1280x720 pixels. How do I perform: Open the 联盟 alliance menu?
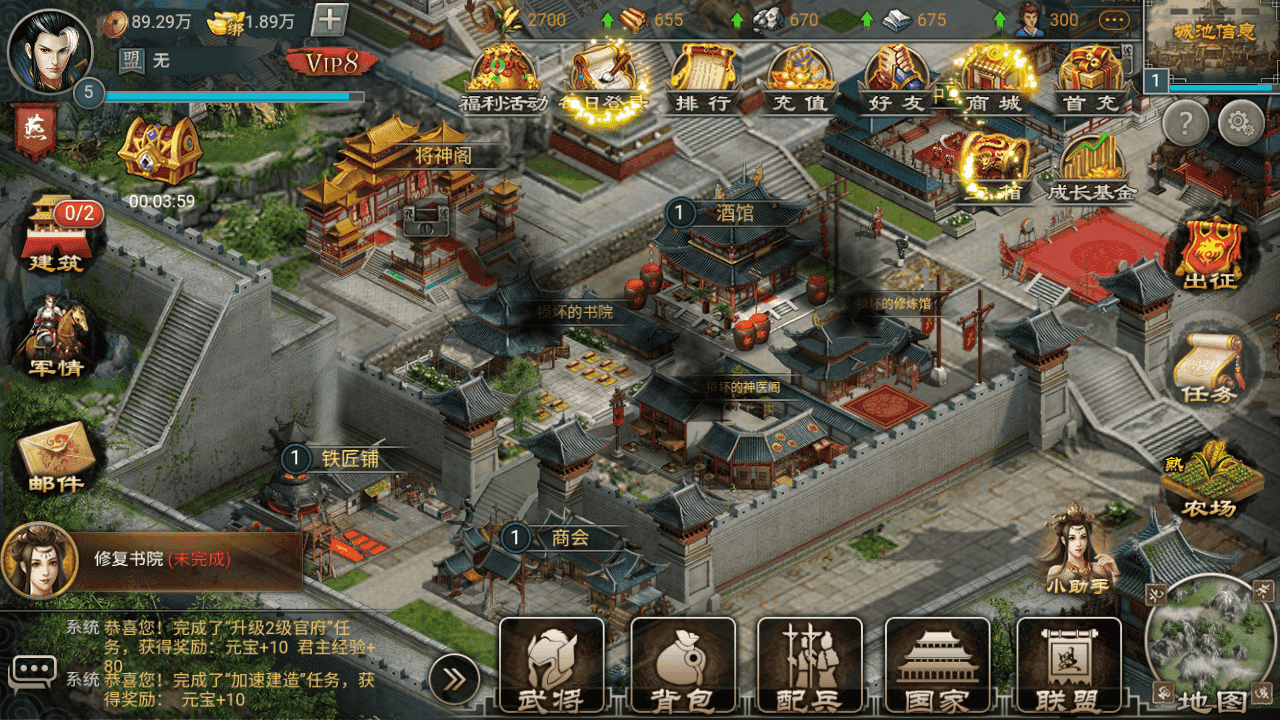tap(1068, 666)
